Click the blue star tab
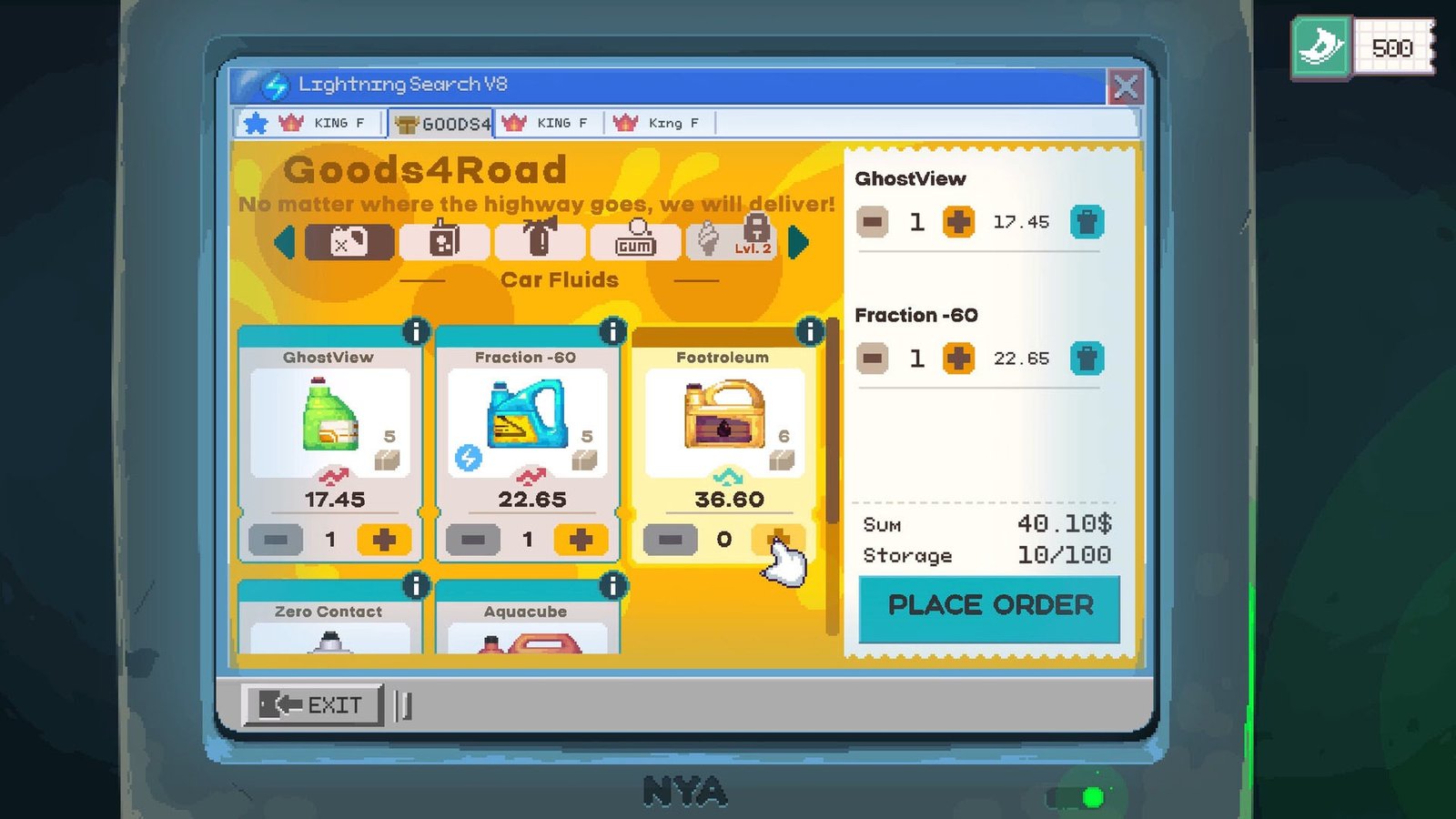The image size is (1456, 819). 256,122
